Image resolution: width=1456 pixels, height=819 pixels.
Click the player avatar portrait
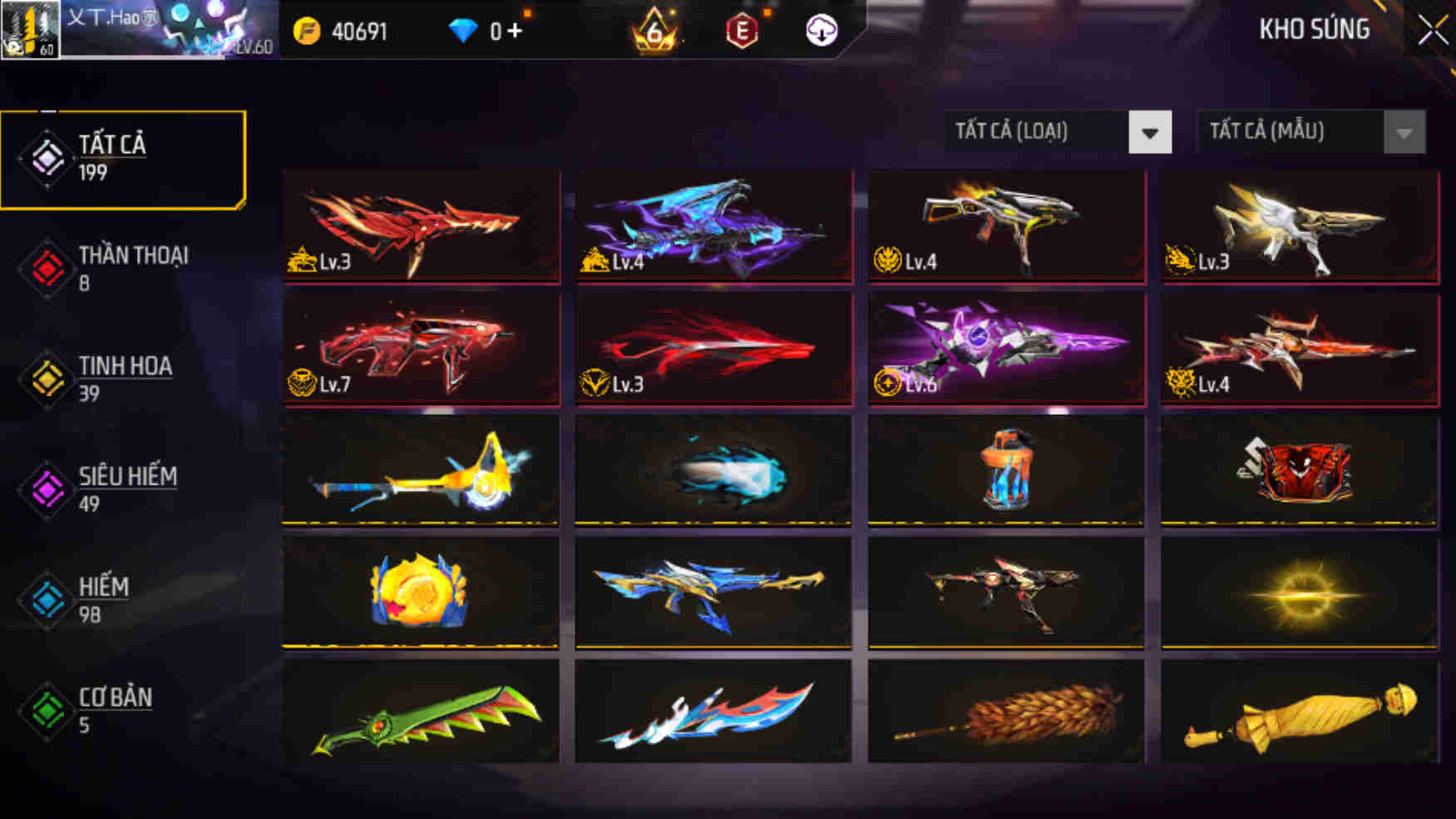[29, 29]
